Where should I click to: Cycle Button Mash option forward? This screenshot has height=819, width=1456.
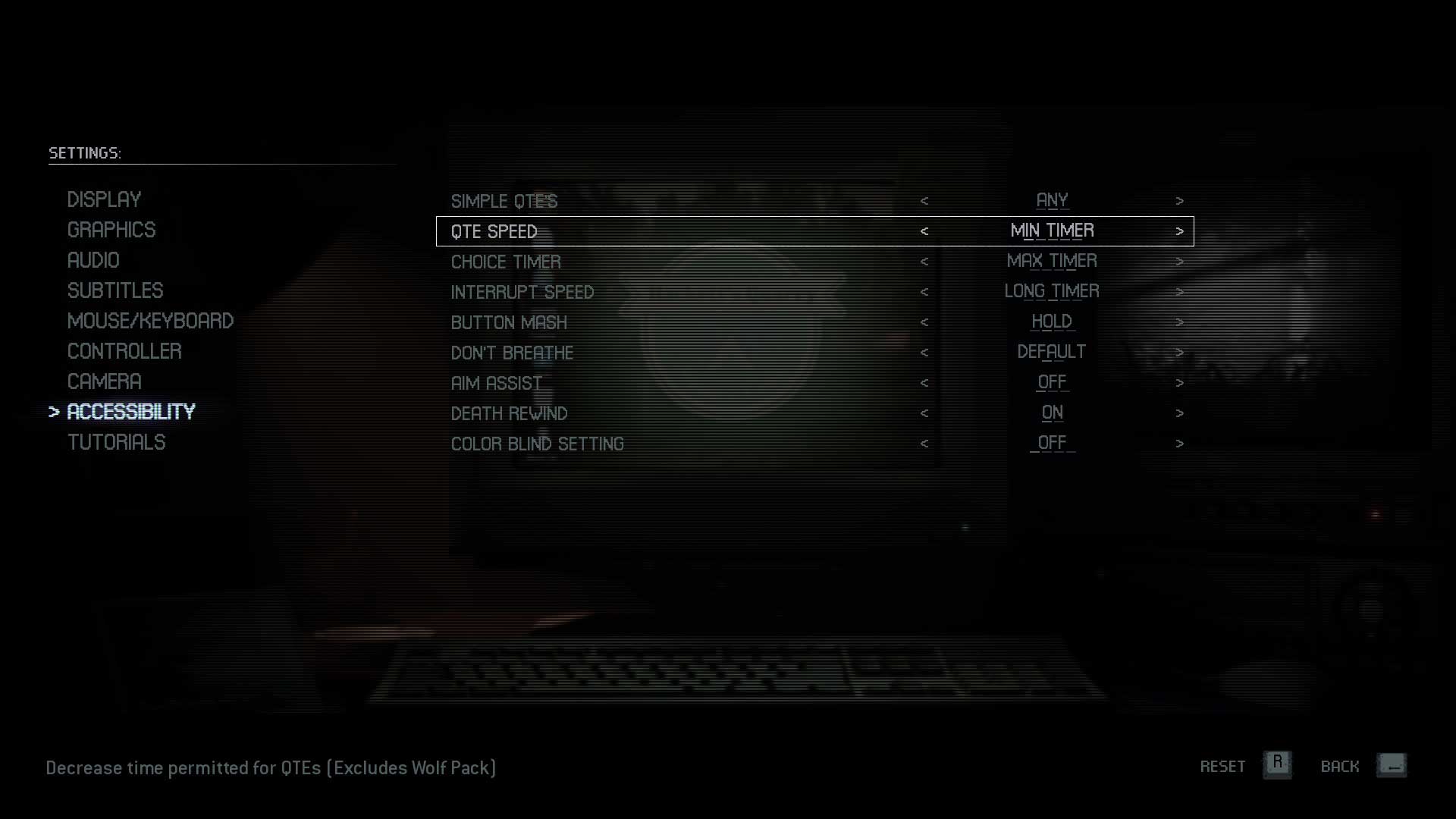tap(1180, 322)
